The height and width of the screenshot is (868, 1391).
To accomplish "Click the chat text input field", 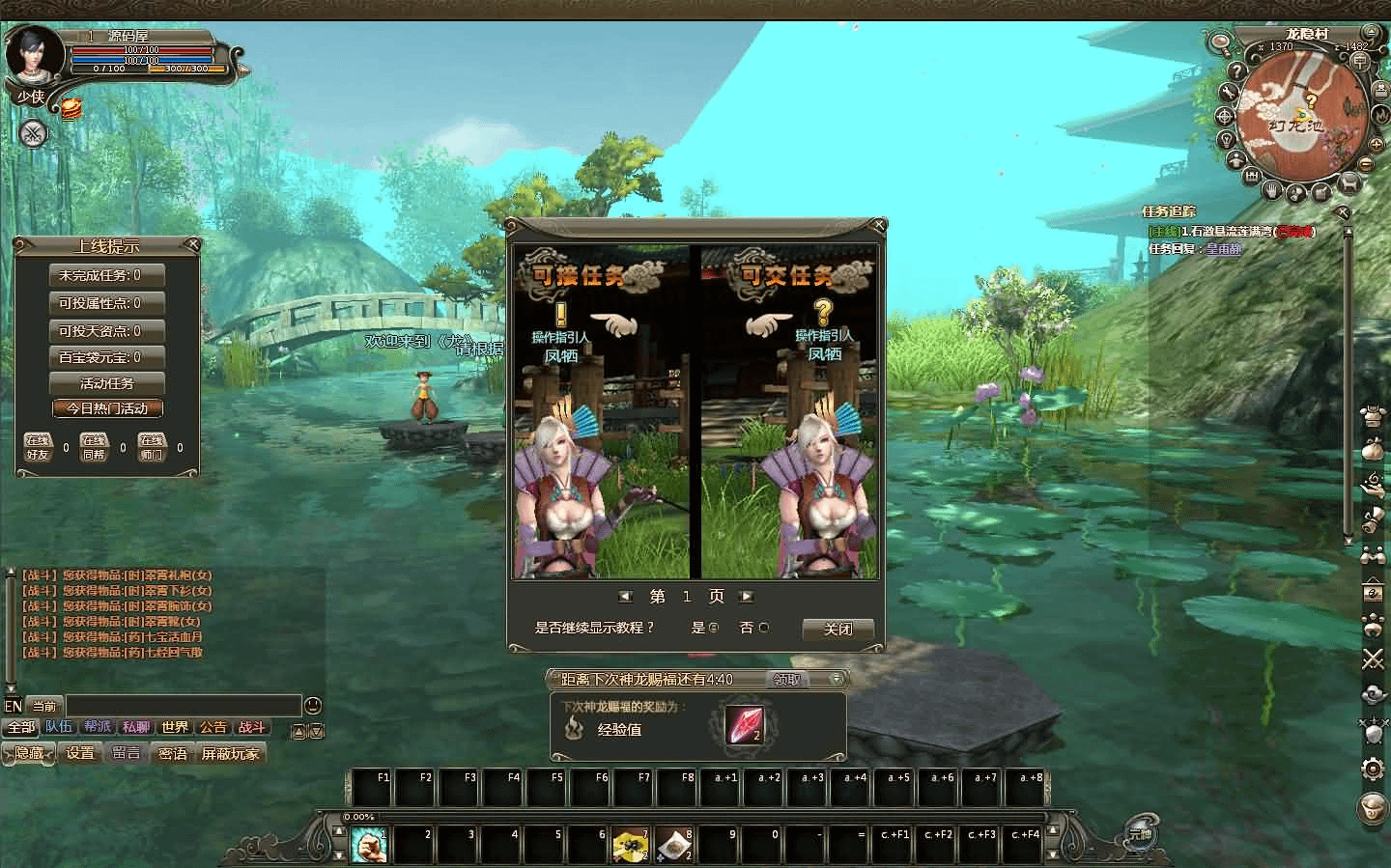I will coord(184,706).
